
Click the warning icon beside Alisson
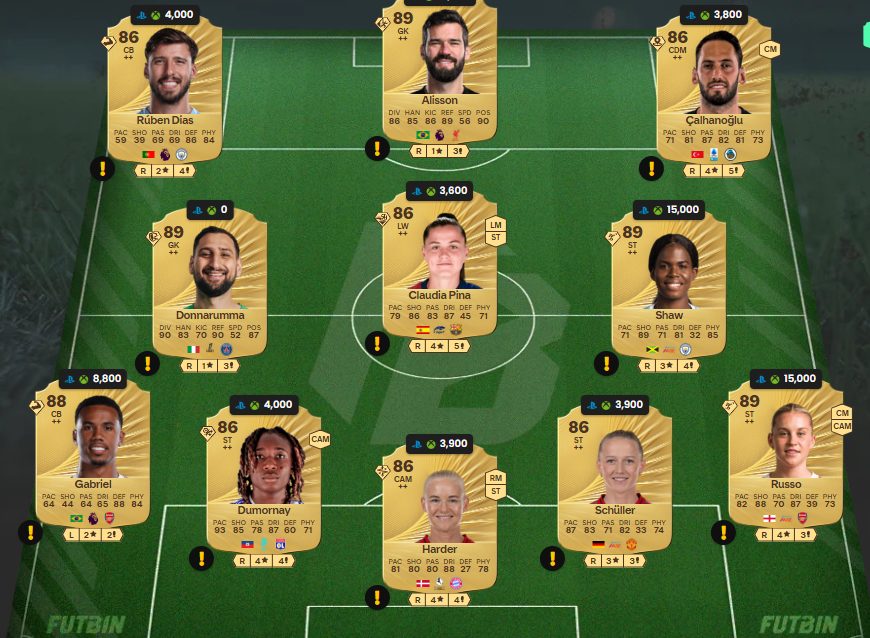click(377, 149)
